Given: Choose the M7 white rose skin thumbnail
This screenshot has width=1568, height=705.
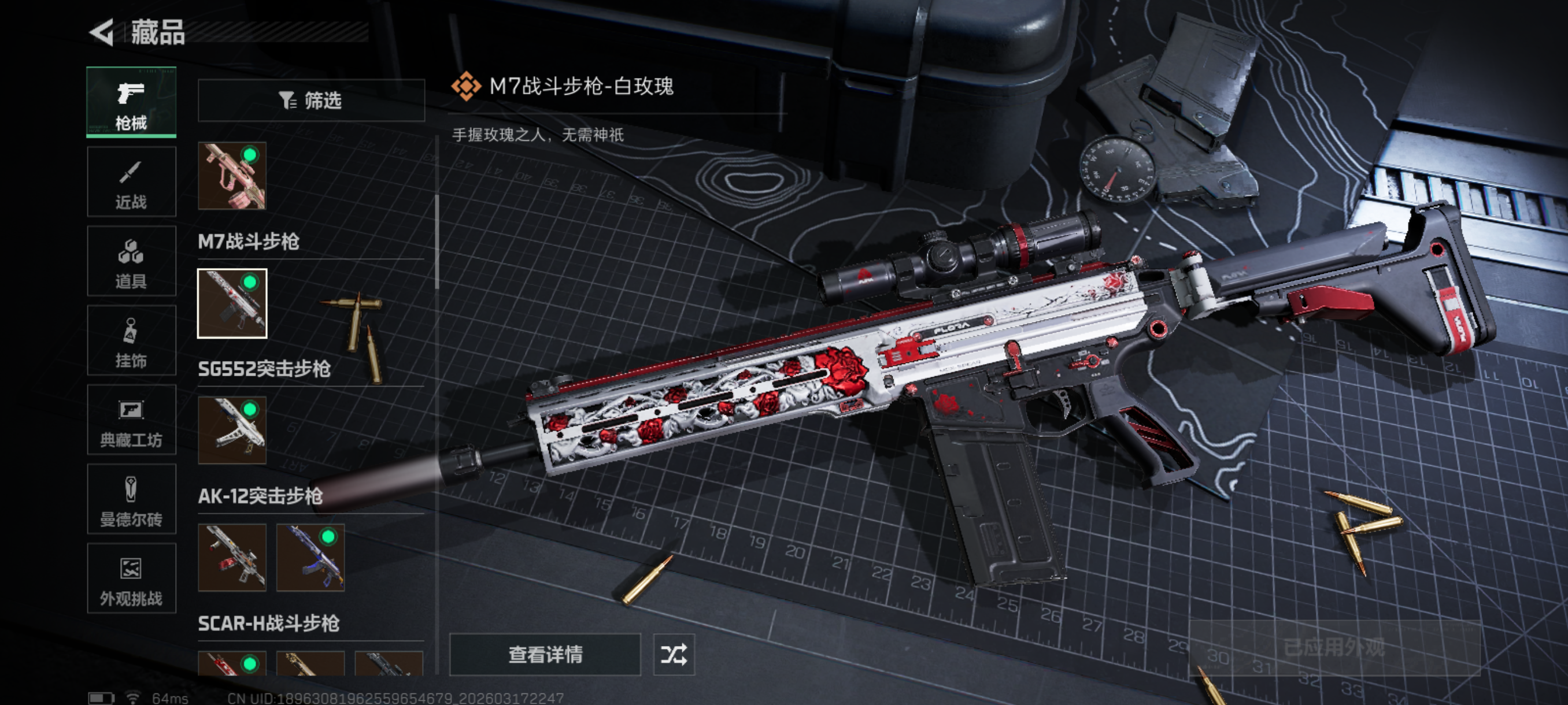Looking at the screenshot, I should [x=232, y=303].
